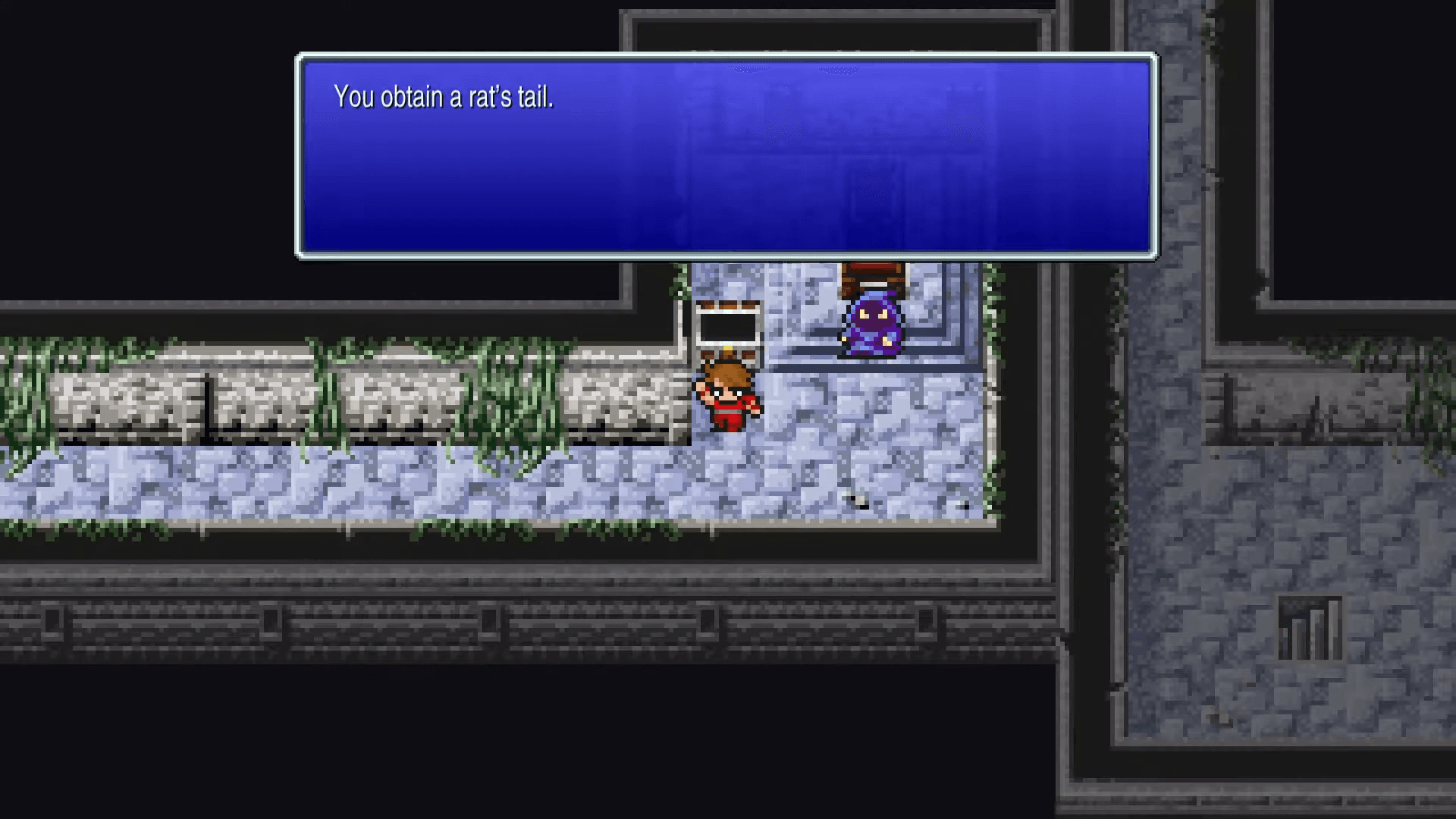Select the red-clothed hero character

726,398
